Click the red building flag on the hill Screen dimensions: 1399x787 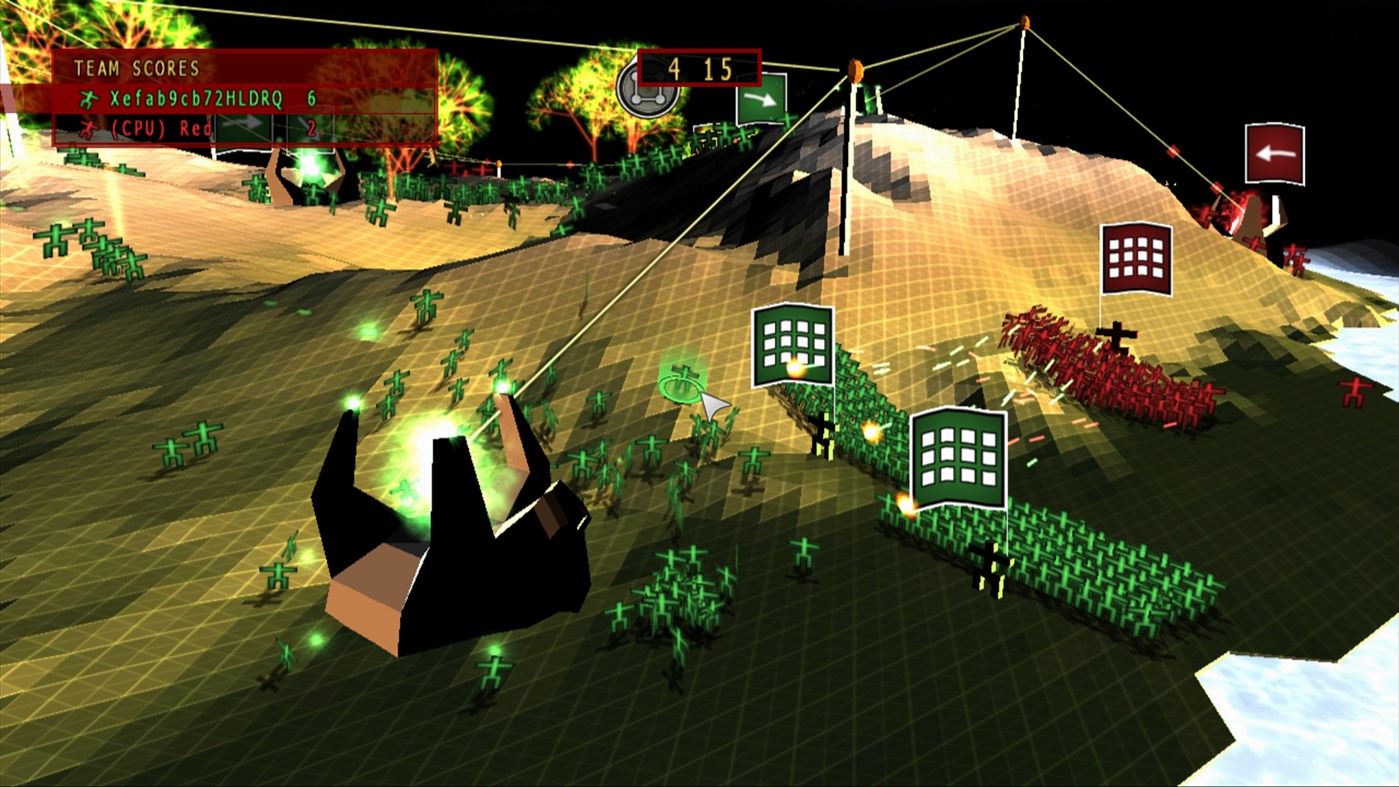pos(1137,257)
